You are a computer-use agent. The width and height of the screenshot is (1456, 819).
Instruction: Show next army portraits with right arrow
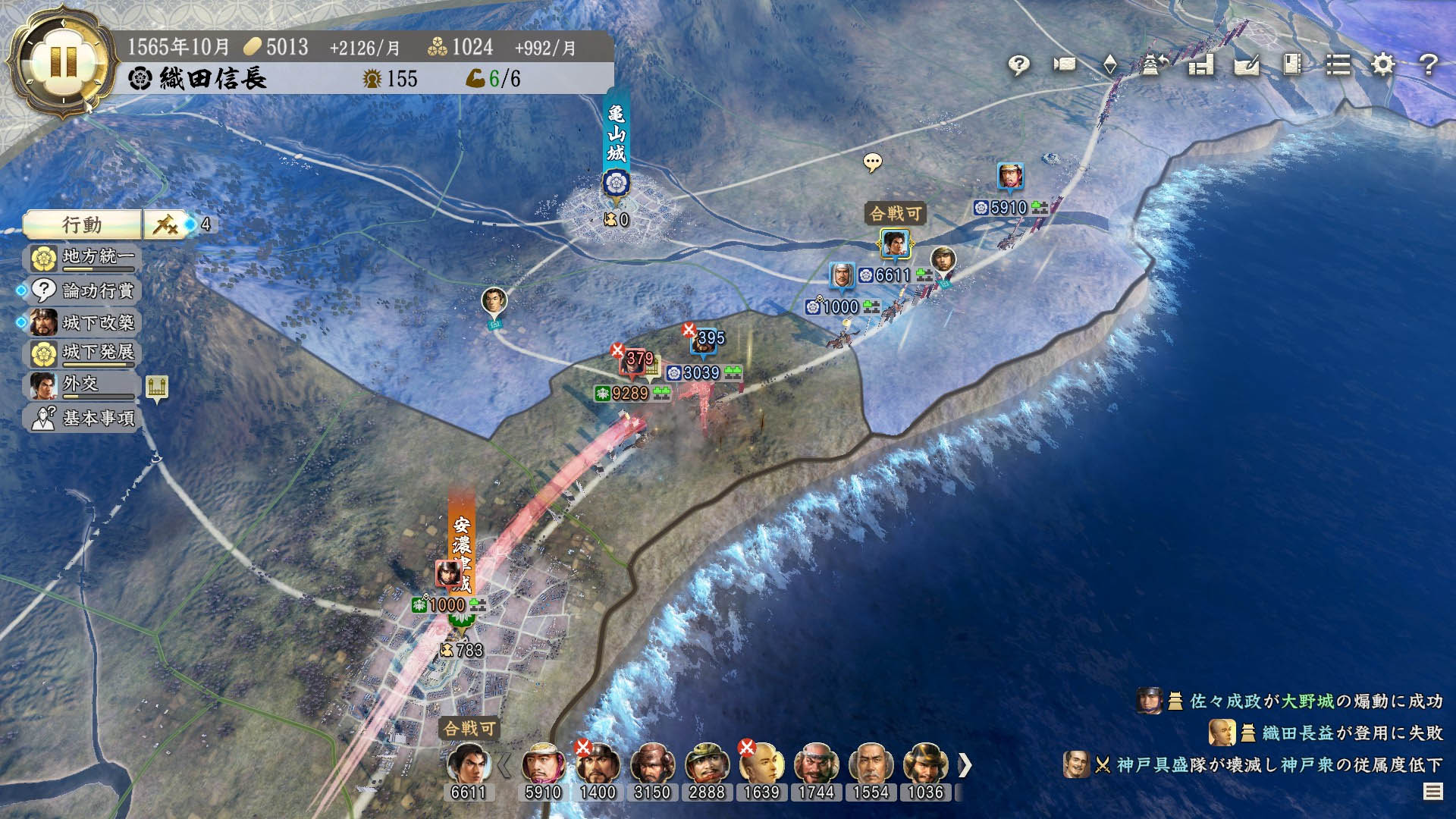[x=964, y=765]
